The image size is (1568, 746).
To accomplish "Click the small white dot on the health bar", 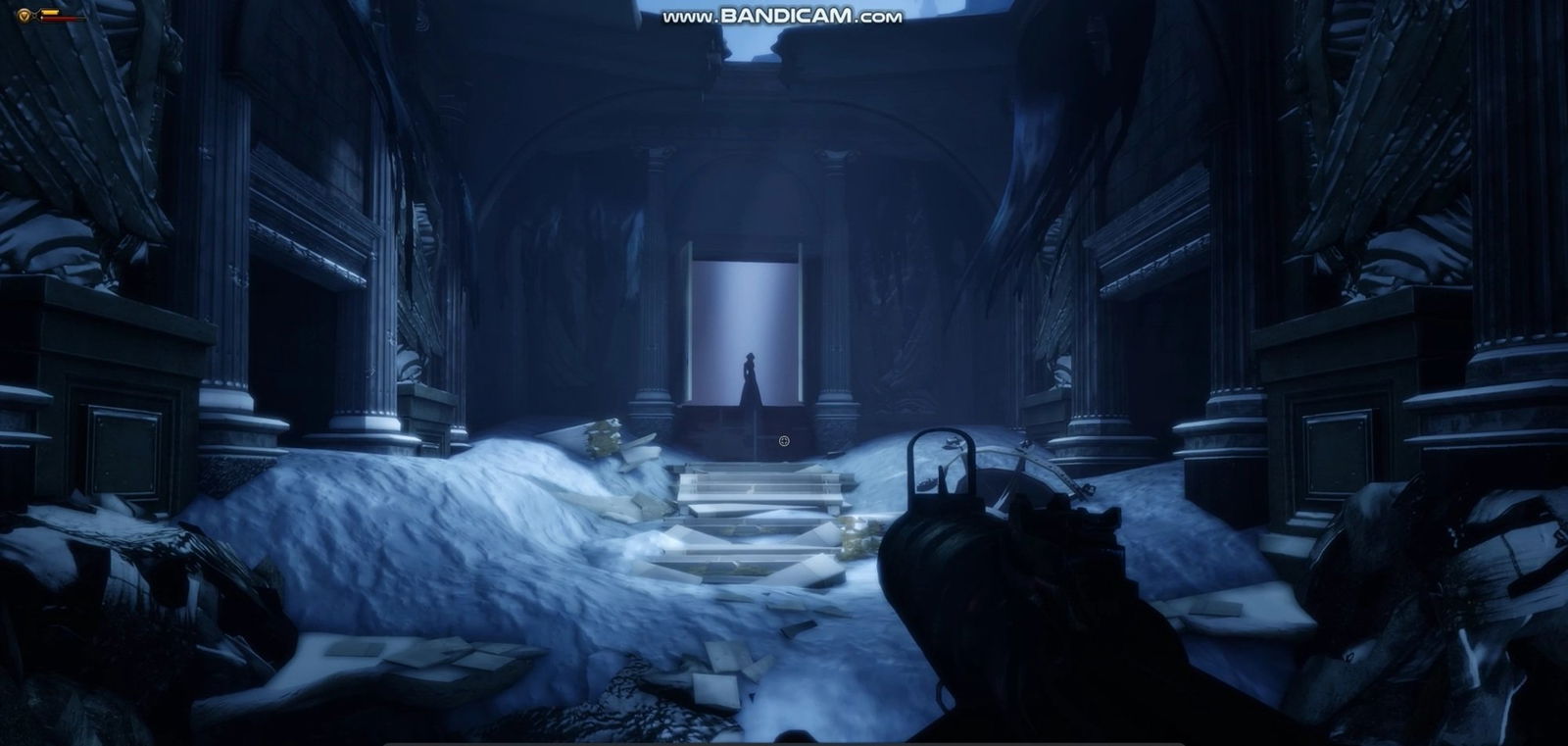I will tap(42, 18).
